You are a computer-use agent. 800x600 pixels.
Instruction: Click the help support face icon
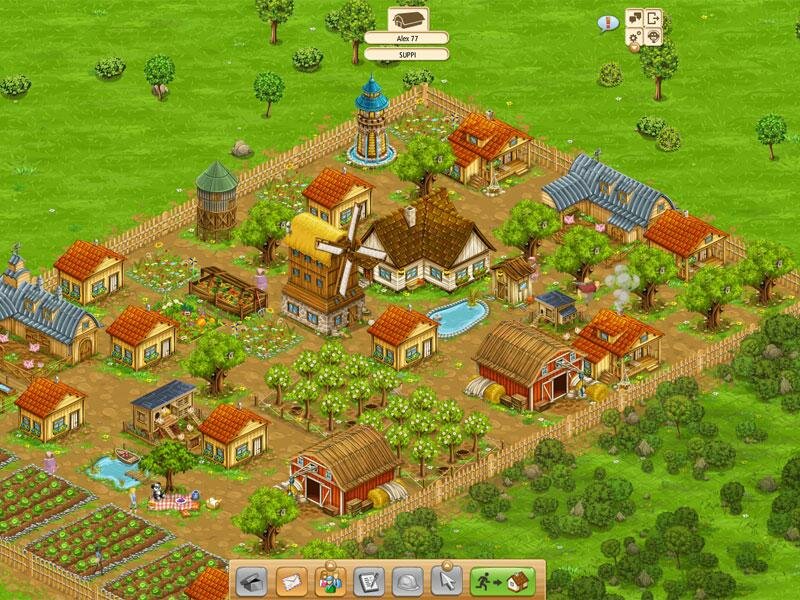[x=654, y=37]
